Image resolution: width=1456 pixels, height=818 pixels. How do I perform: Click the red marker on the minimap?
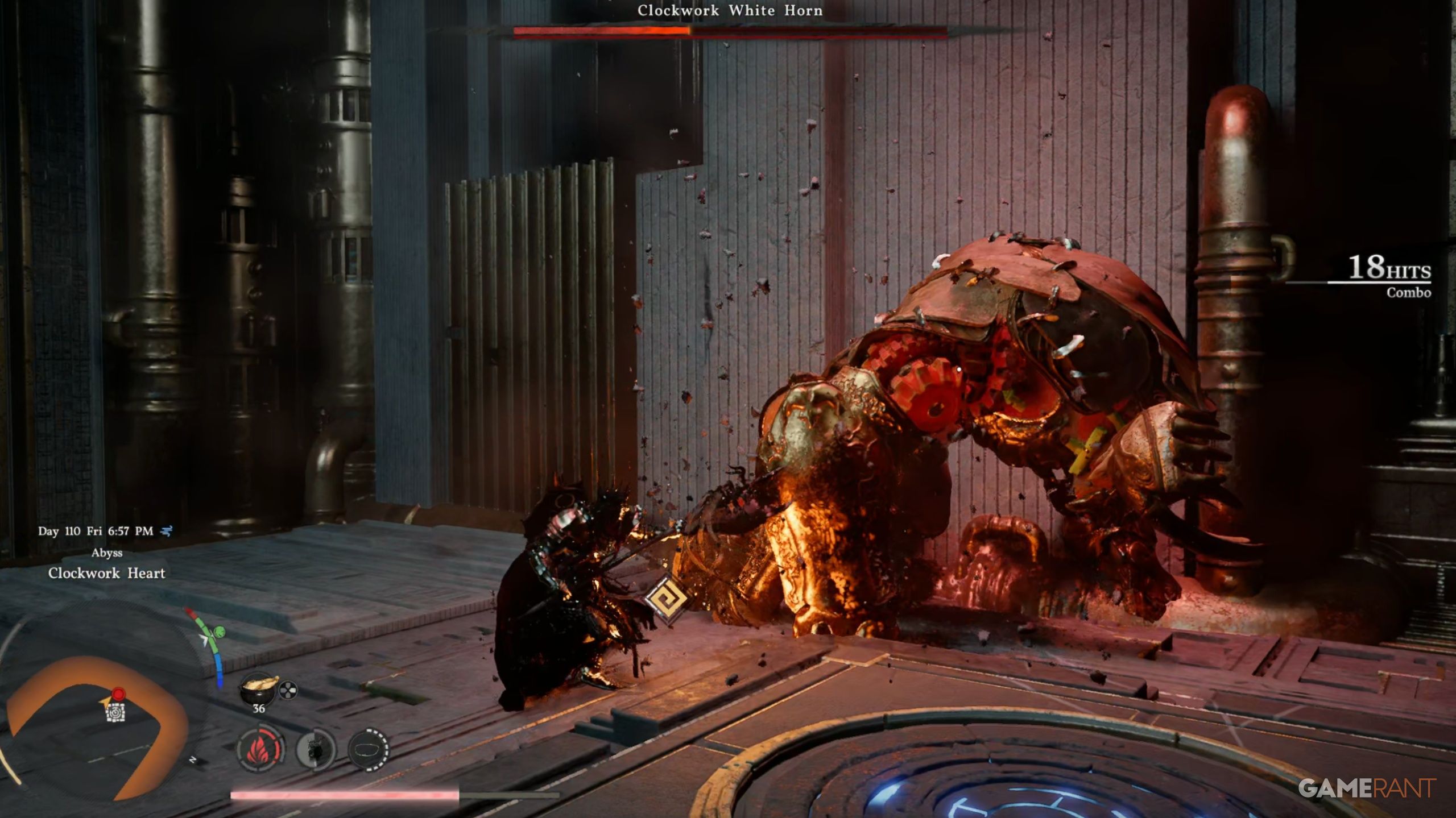click(x=118, y=694)
